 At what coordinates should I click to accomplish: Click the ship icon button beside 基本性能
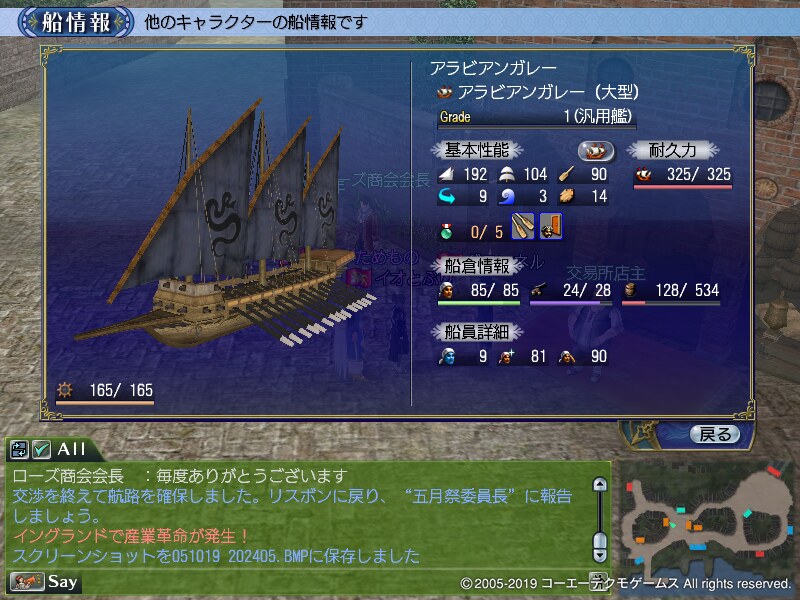(x=595, y=150)
